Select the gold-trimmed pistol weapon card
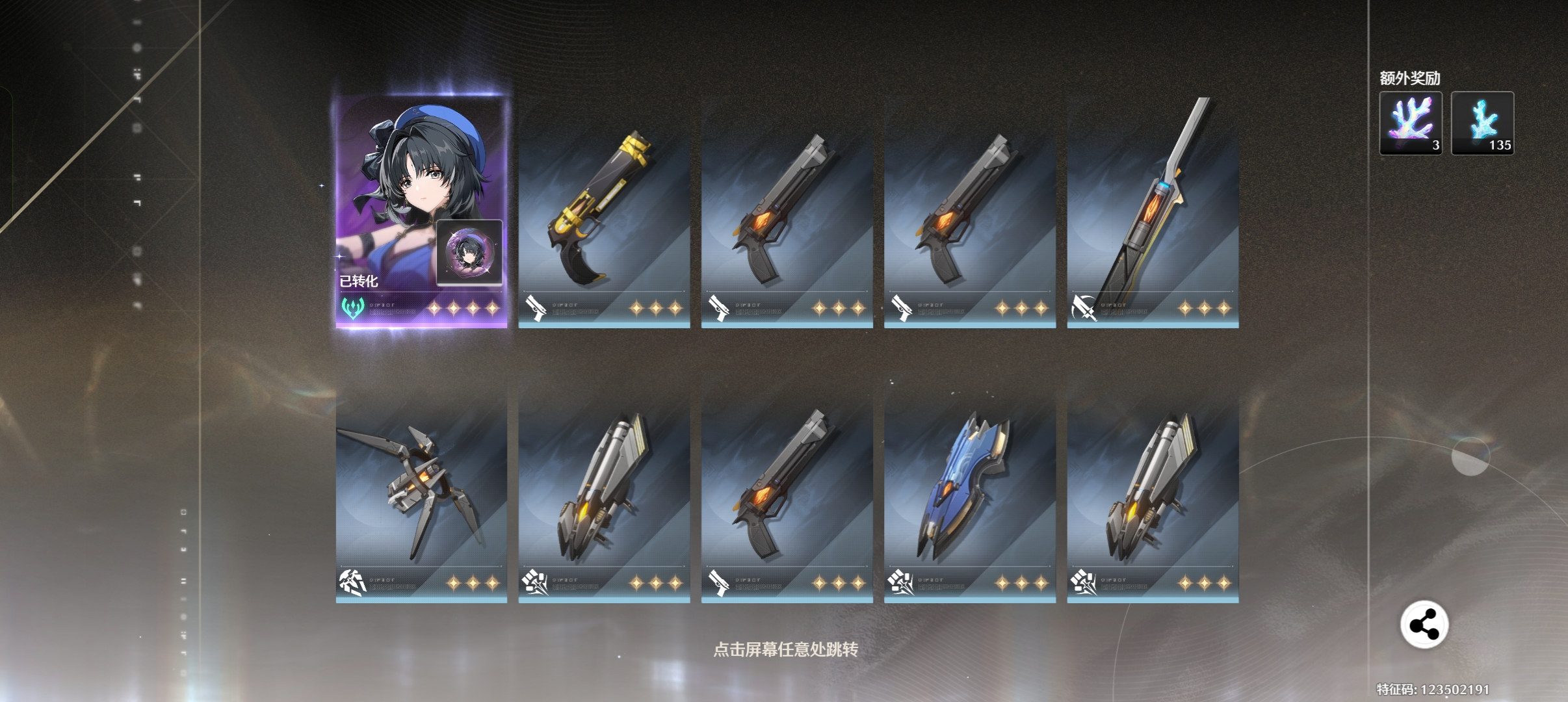 click(604, 214)
